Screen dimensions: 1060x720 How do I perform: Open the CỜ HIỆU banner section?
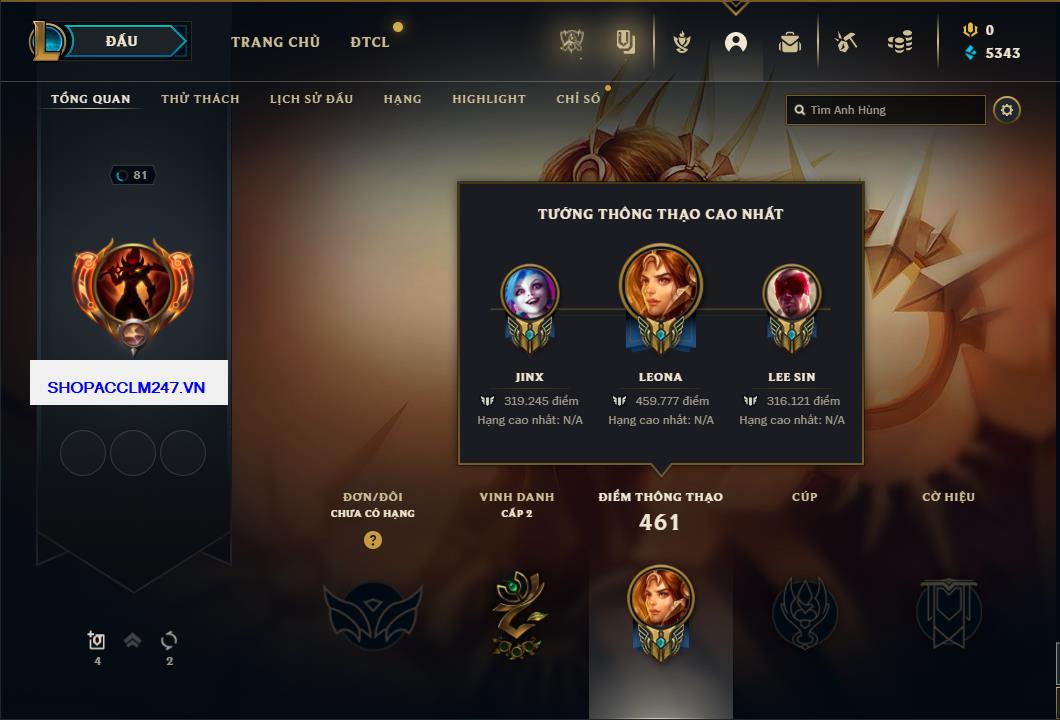pyautogui.click(x=948, y=612)
